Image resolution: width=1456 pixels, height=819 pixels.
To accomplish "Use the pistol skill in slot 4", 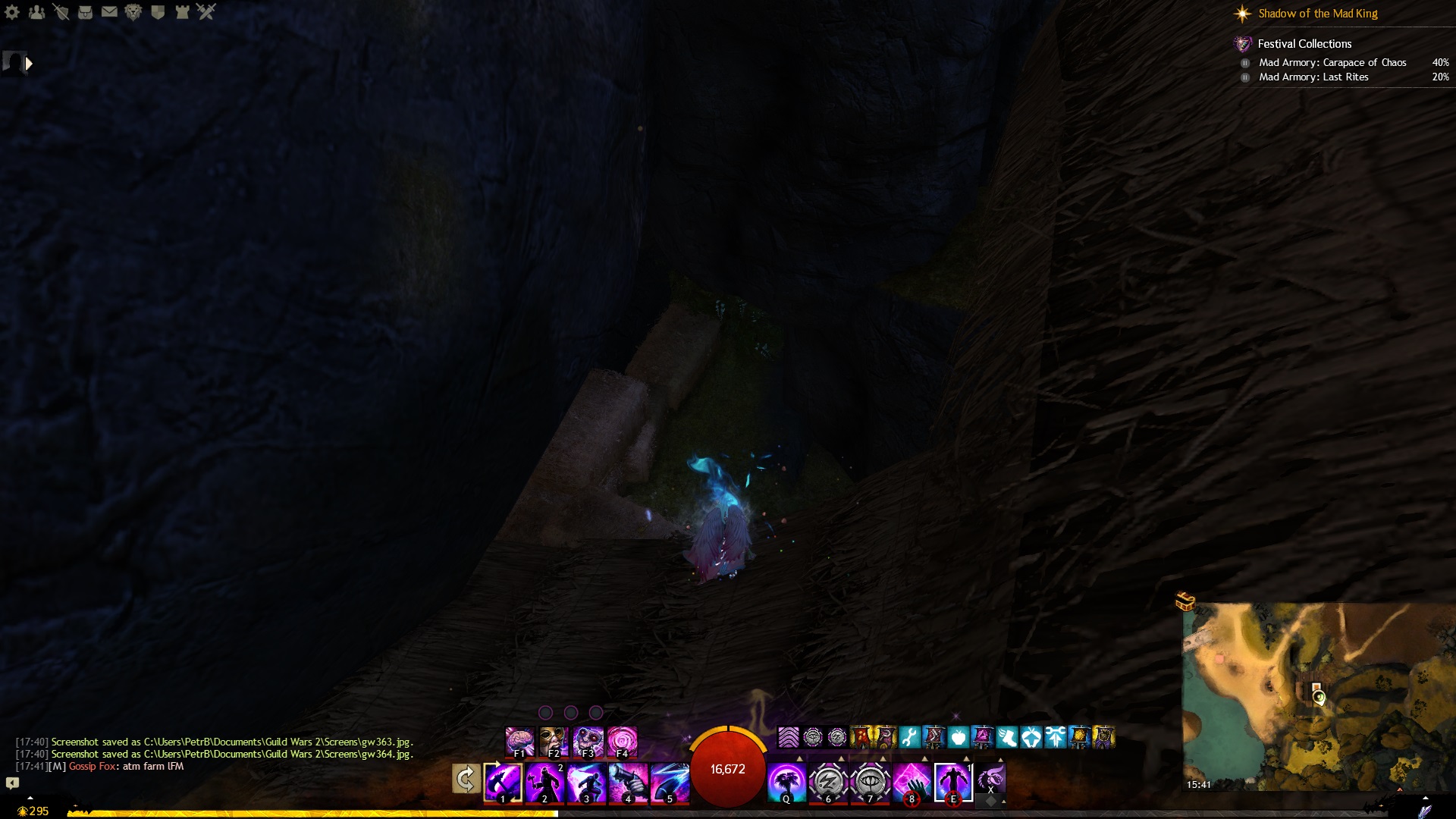I will (628, 782).
